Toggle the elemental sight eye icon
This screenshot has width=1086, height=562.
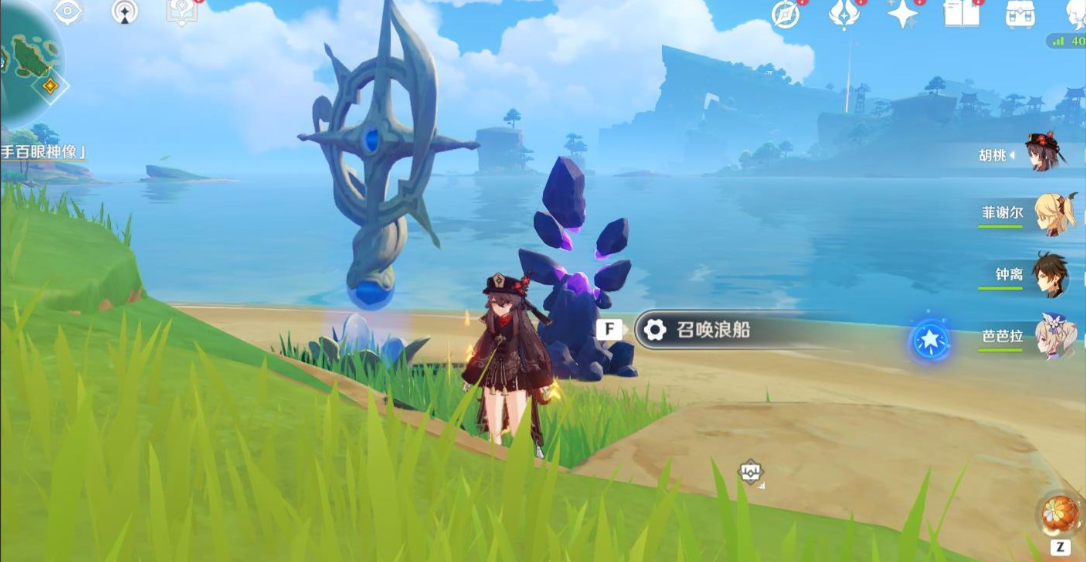pyautogui.click(x=67, y=12)
